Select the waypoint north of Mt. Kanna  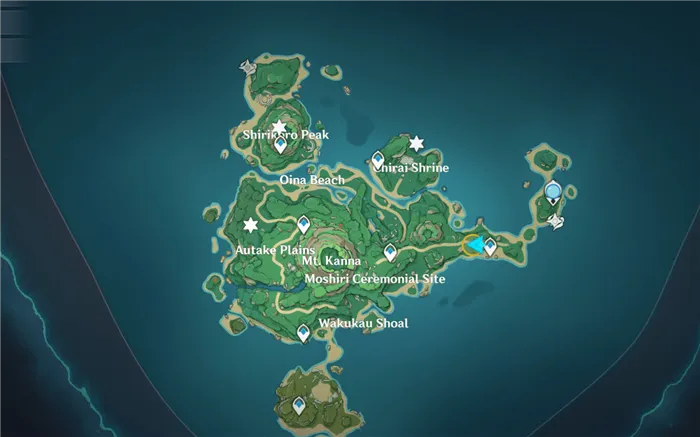click(x=303, y=225)
